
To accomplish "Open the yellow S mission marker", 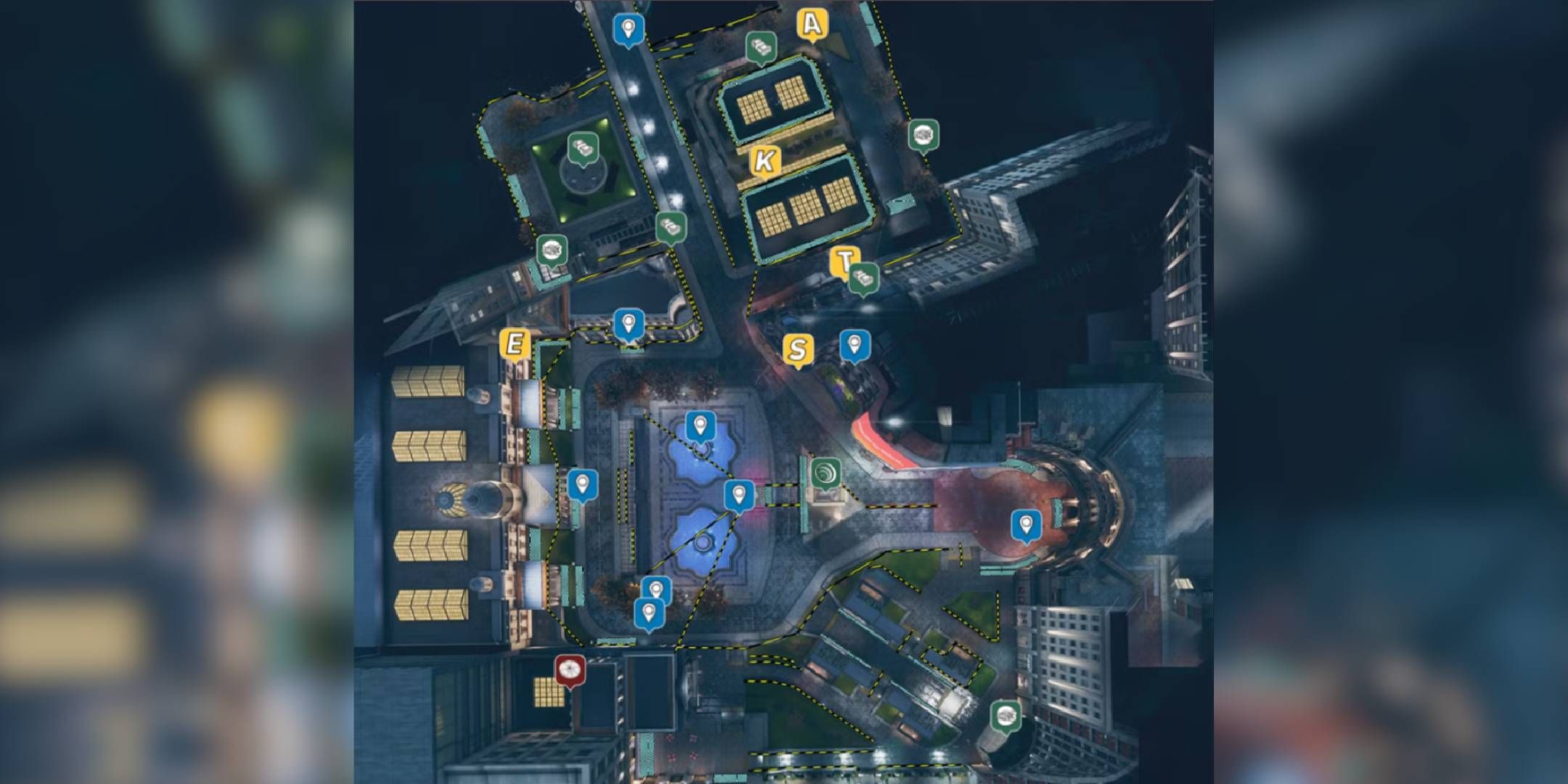I will (799, 349).
